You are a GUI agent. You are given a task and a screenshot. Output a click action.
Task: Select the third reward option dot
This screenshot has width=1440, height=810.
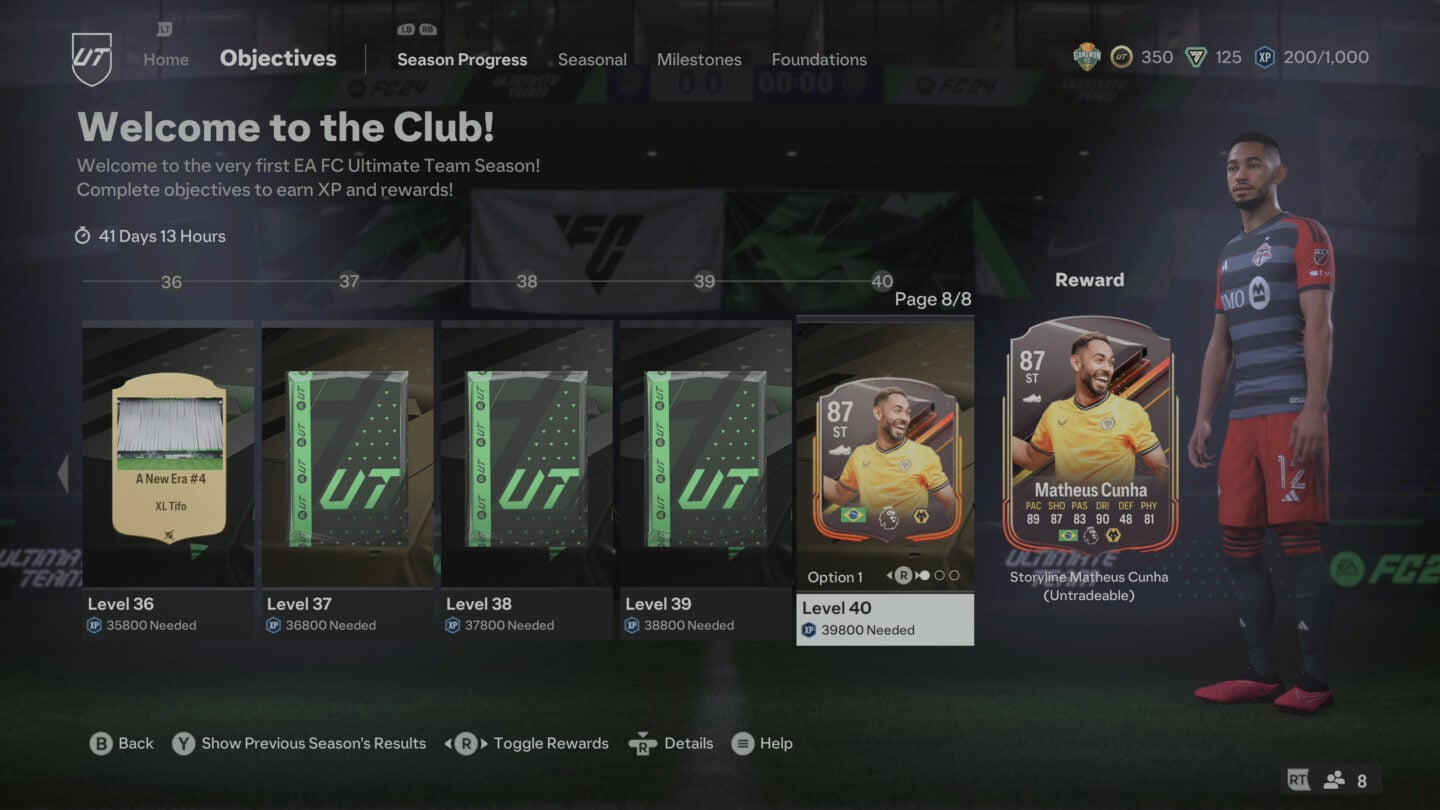pyautogui.click(x=953, y=576)
